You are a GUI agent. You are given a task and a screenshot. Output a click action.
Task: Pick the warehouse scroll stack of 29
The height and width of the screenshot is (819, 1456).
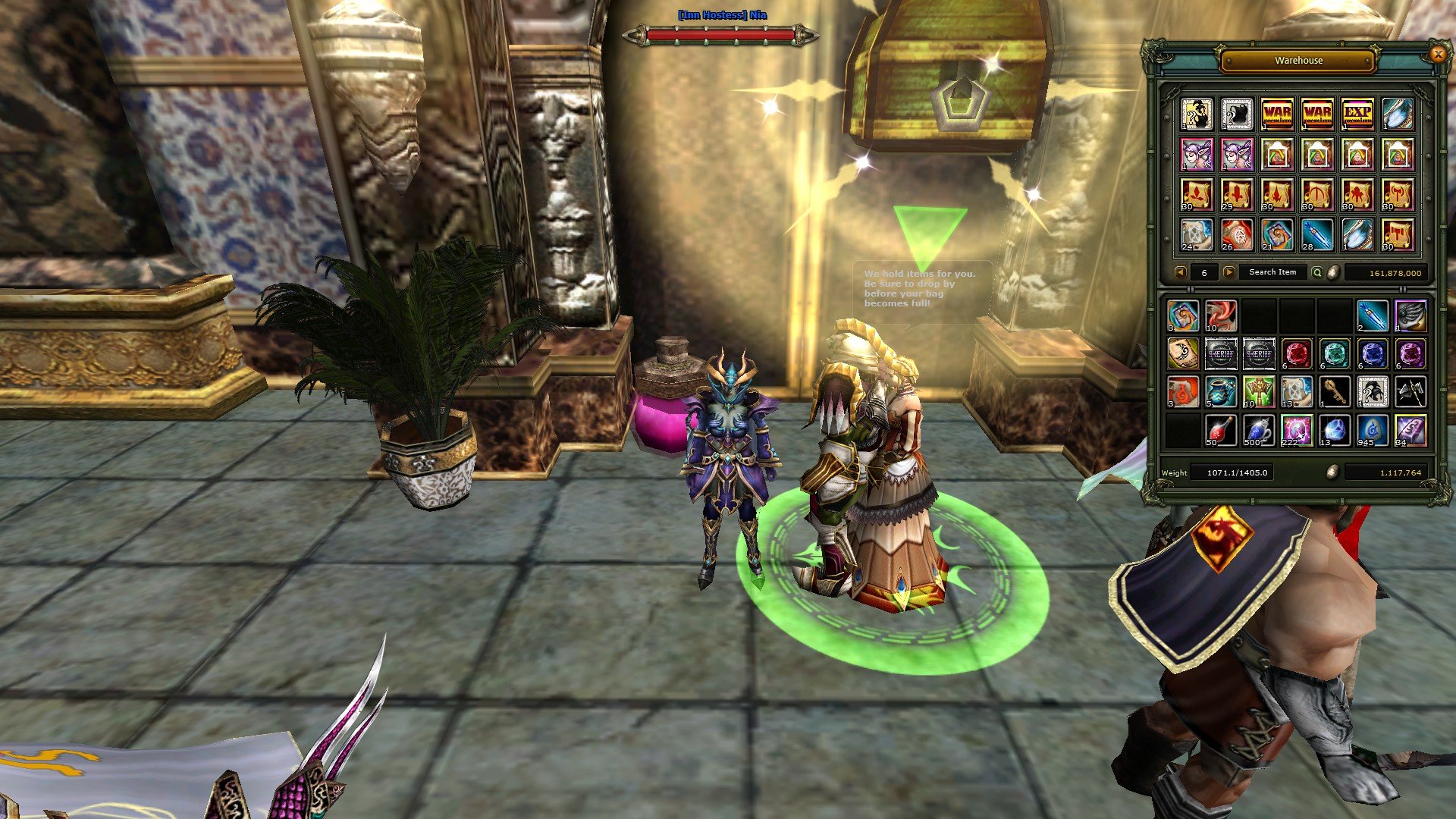(1237, 194)
